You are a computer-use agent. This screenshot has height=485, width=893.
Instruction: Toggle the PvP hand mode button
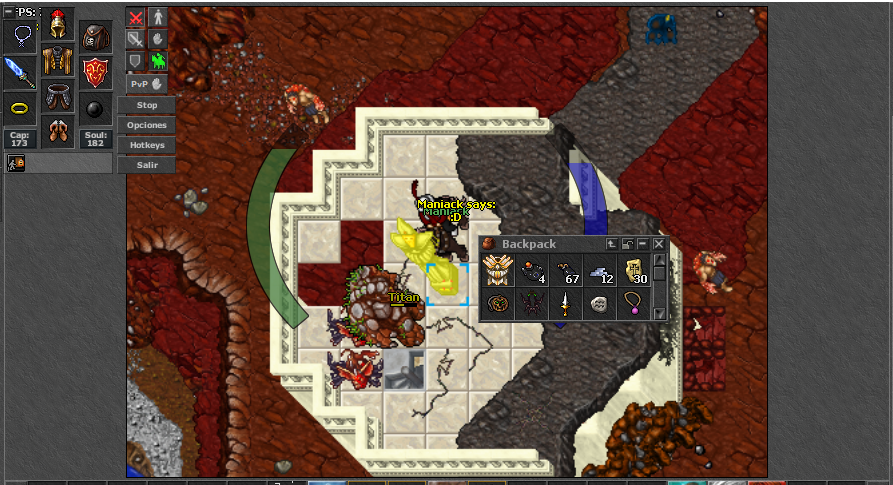[146, 84]
